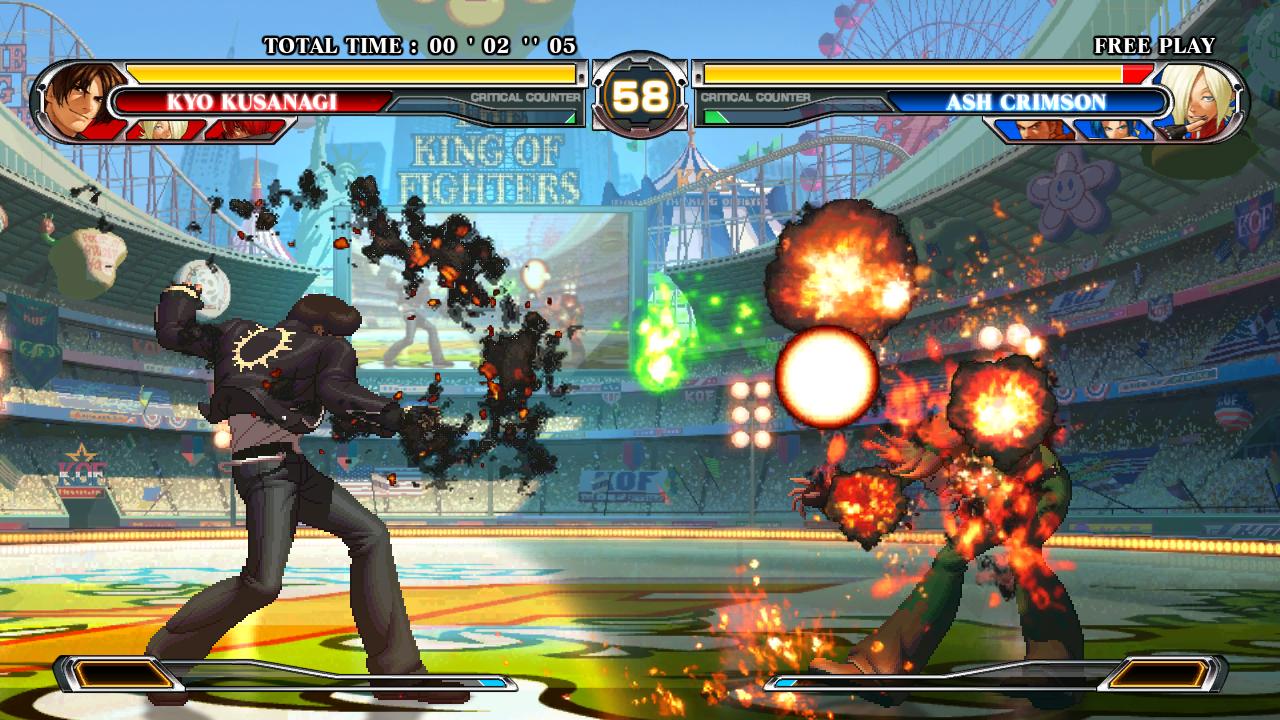Click Kyo's yellow health bar

pyautogui.click(x=350, y=73)
